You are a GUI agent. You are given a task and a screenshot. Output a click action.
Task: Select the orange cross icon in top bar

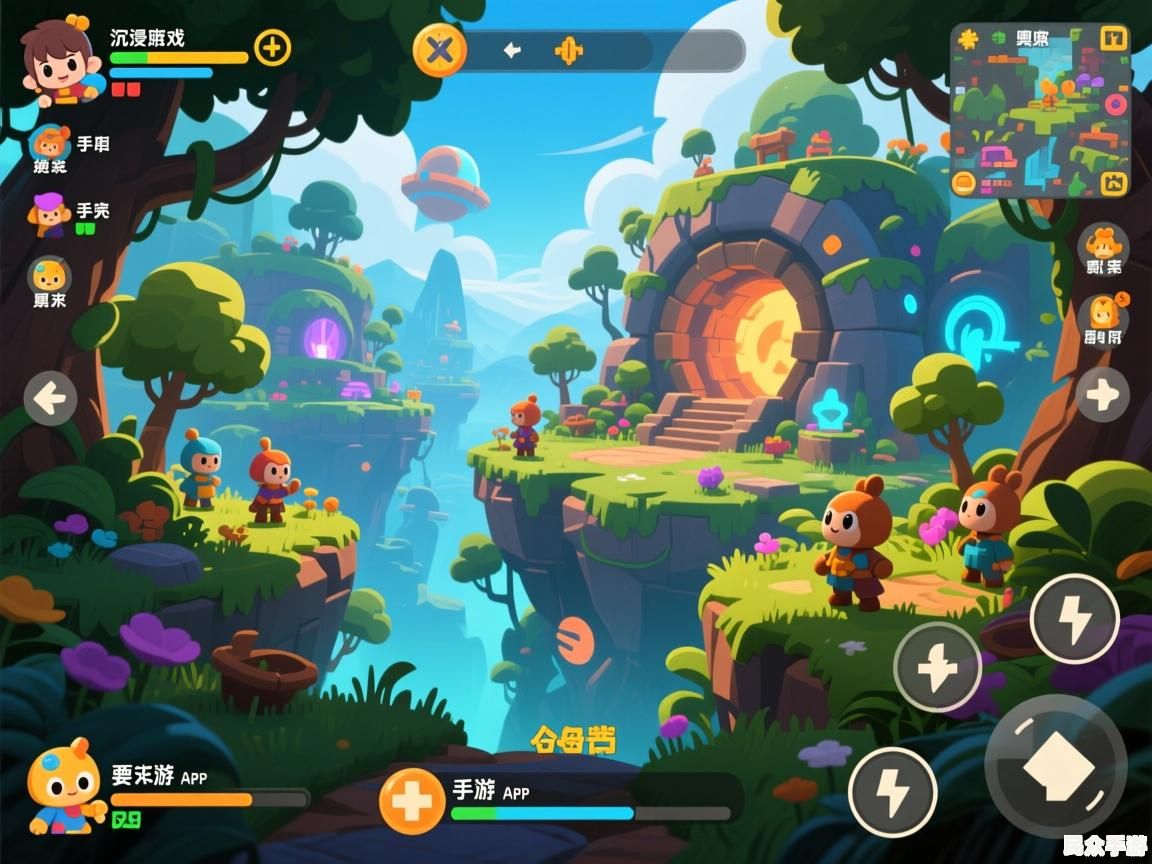click(568, 50)
